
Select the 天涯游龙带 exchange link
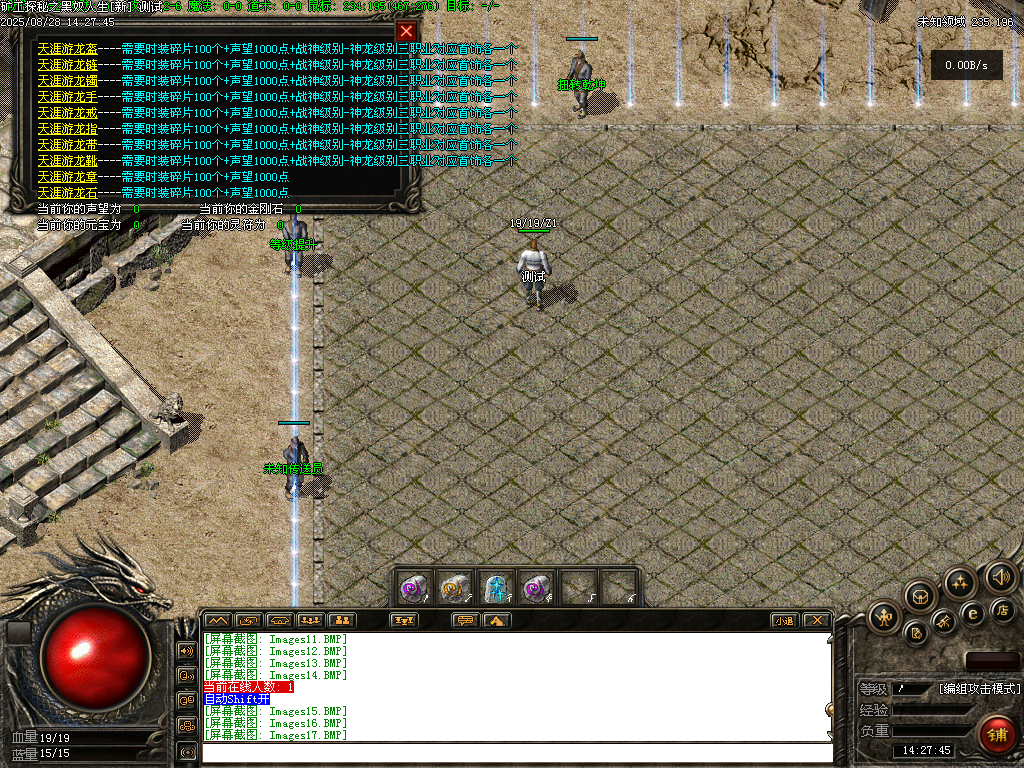pos(67,144)
